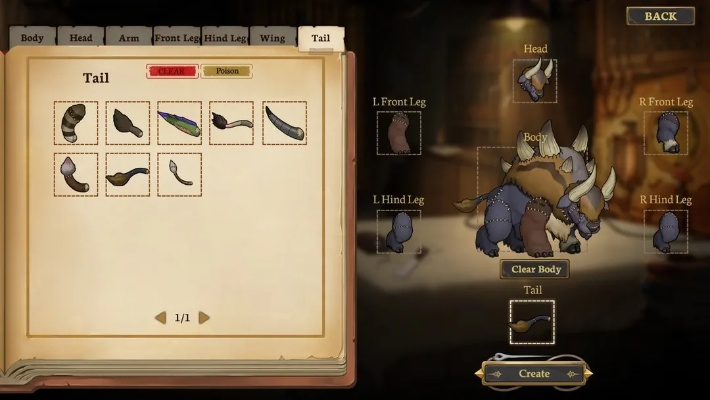The image size is (710, 400).
Task: Click the Clear Body button
Action: [x=535, y=269]
